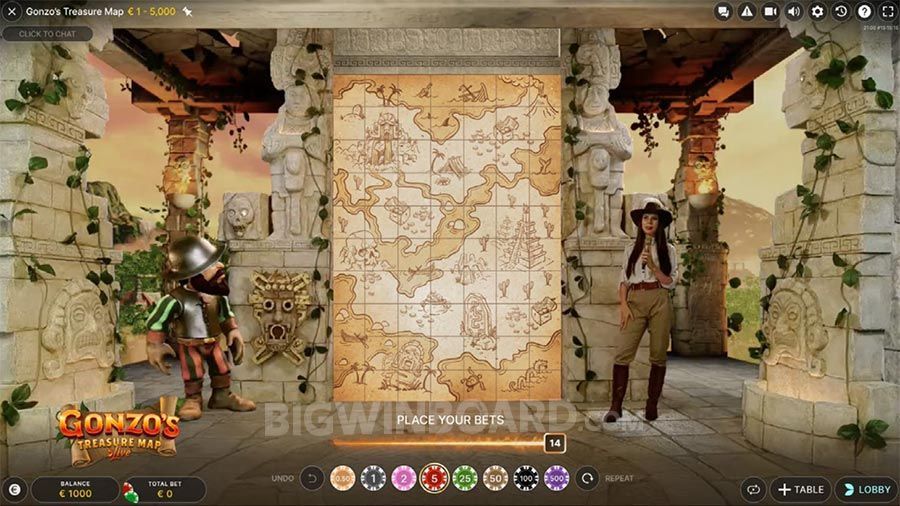Image resolution: width=900 pixels, height=506 pixels.
Task: Open settings with the gear icon
Action: click(818, 11)
